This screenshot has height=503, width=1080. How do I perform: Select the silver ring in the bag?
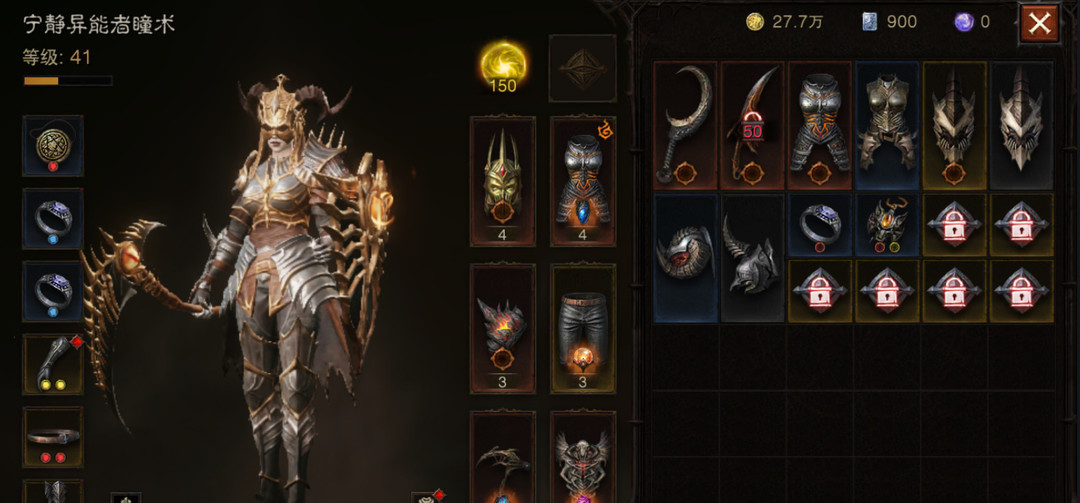pos(820,224)
